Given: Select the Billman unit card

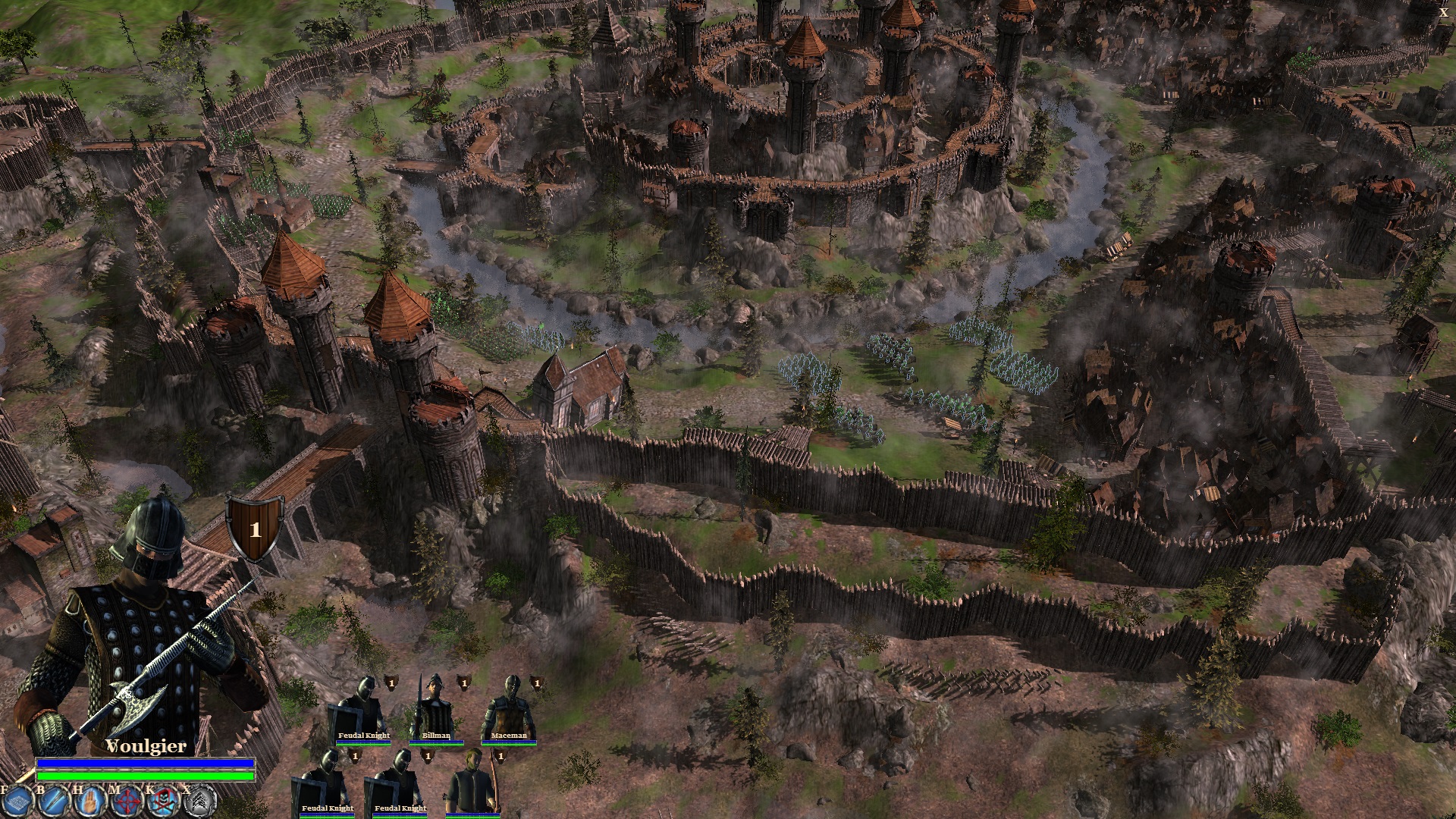Looking at the screenshot, I should pos(435,711).
